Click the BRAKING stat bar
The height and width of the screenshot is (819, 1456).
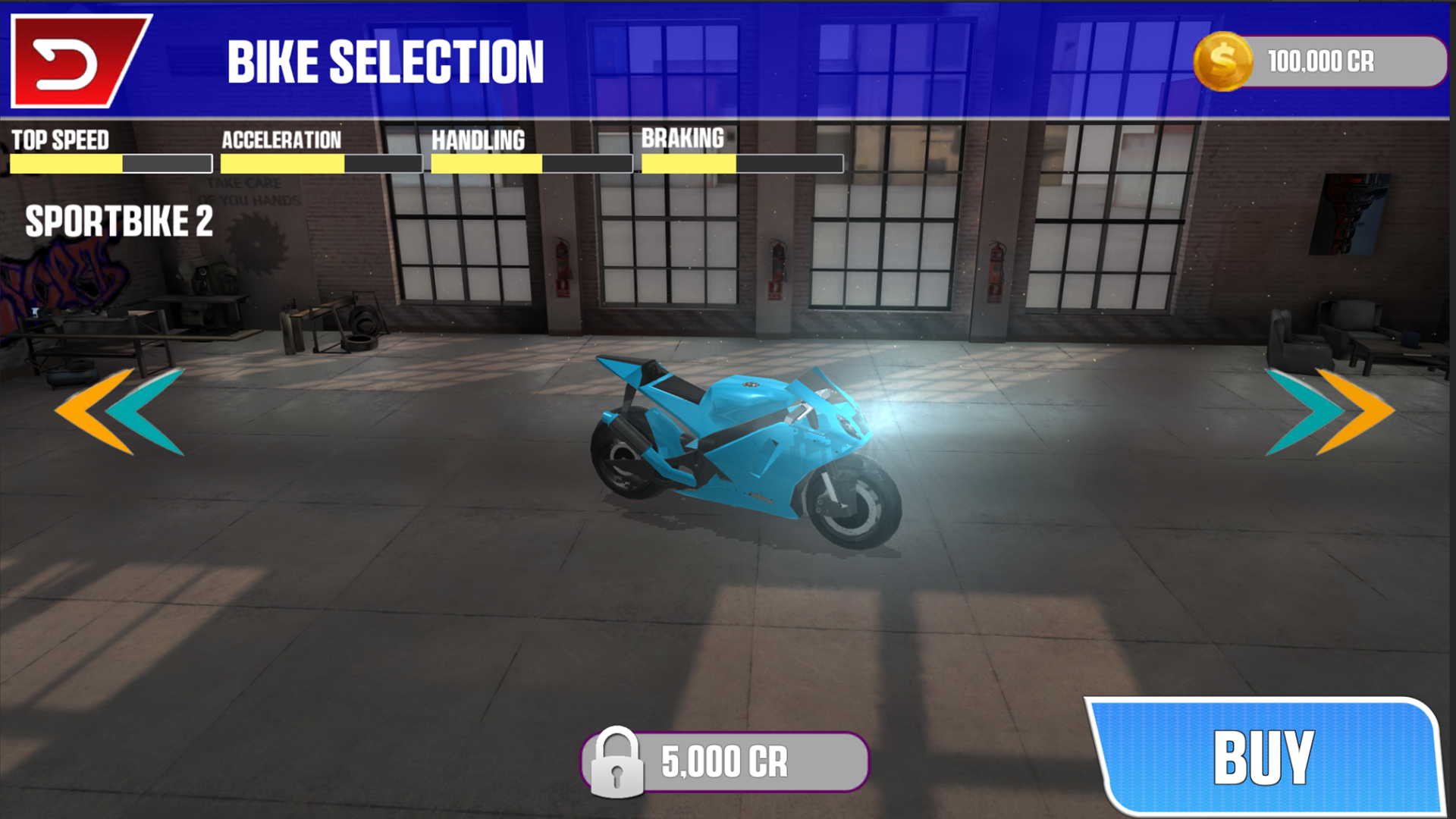[742, 162]
